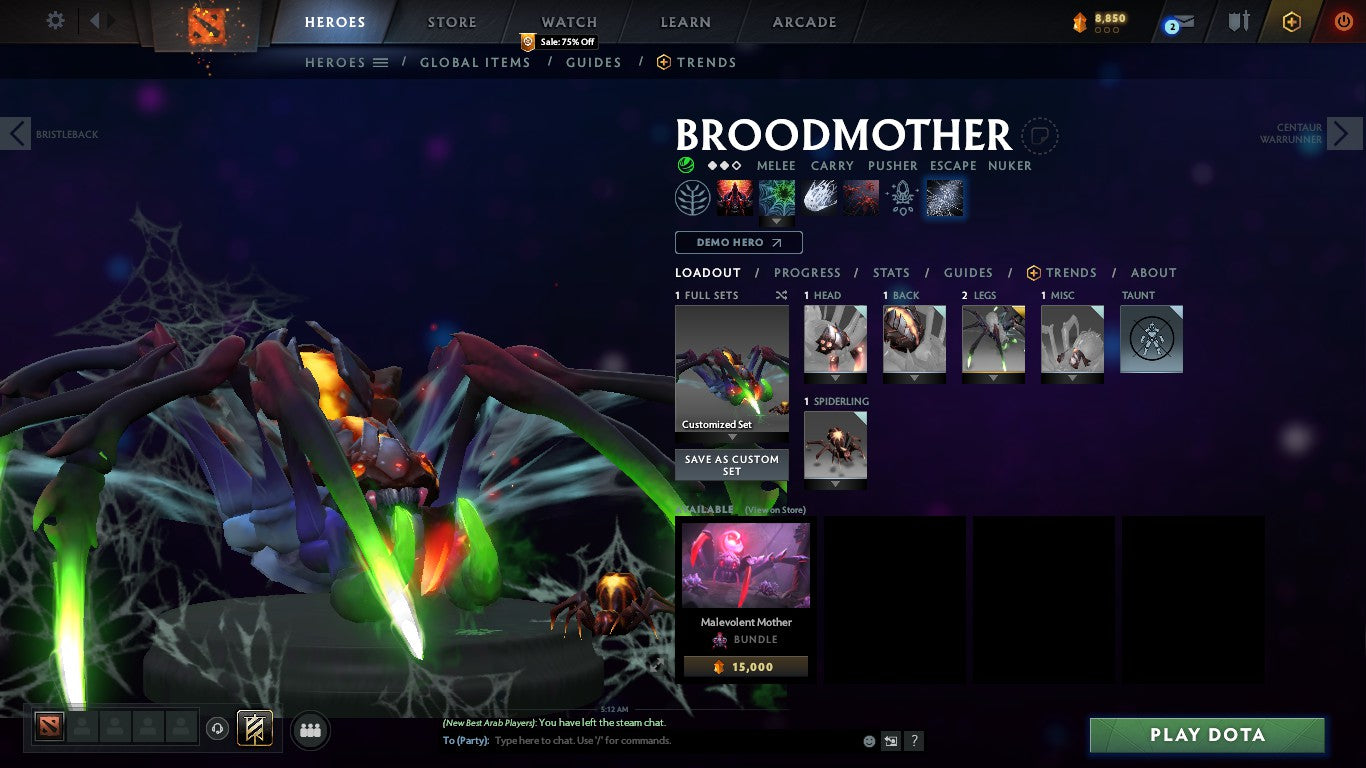The image size is (1366, 768).
Task: Click the Save As Custom Set button
Action: [731, 464]
